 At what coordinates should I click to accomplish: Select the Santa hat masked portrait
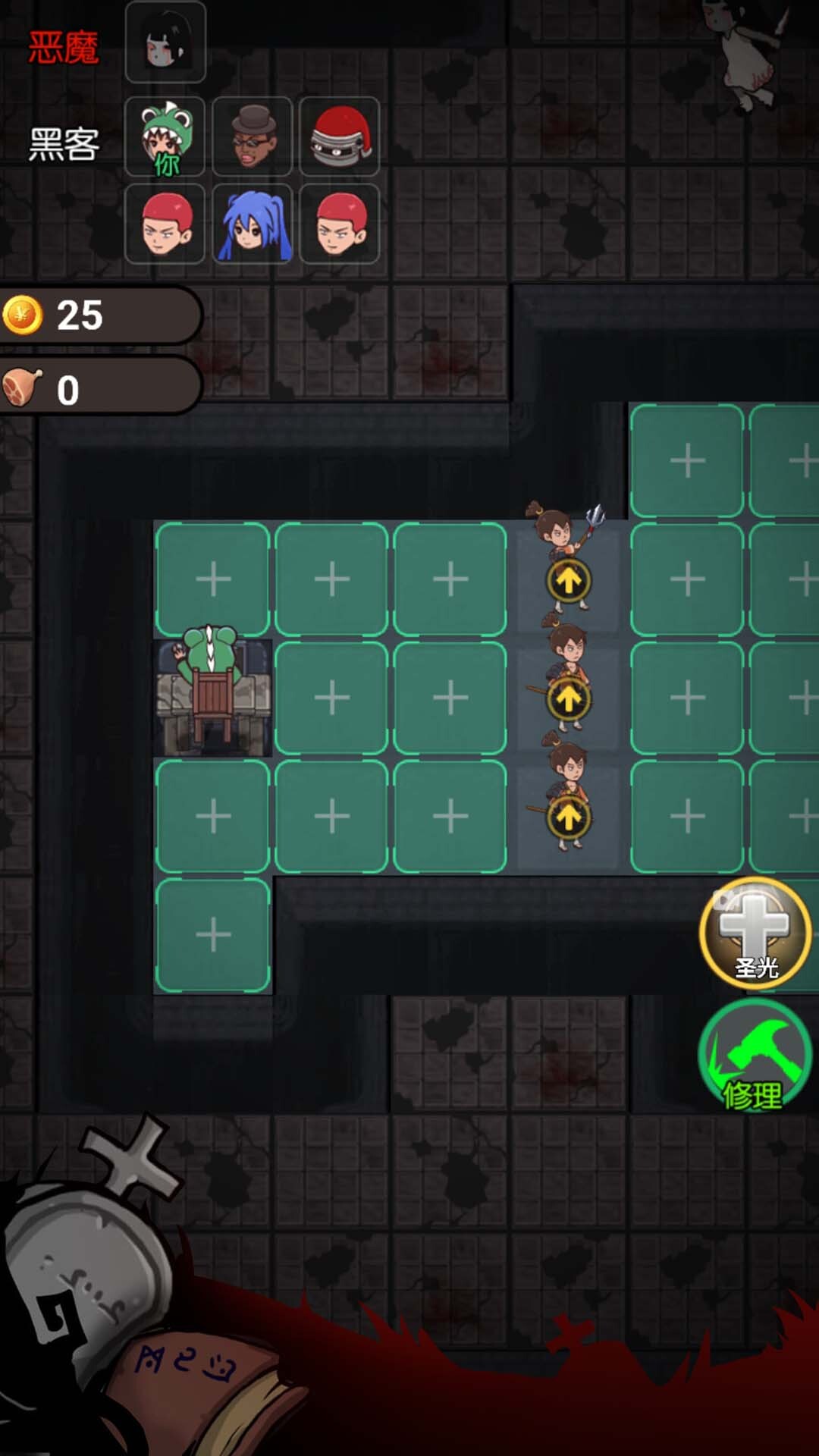pos(340,136)
